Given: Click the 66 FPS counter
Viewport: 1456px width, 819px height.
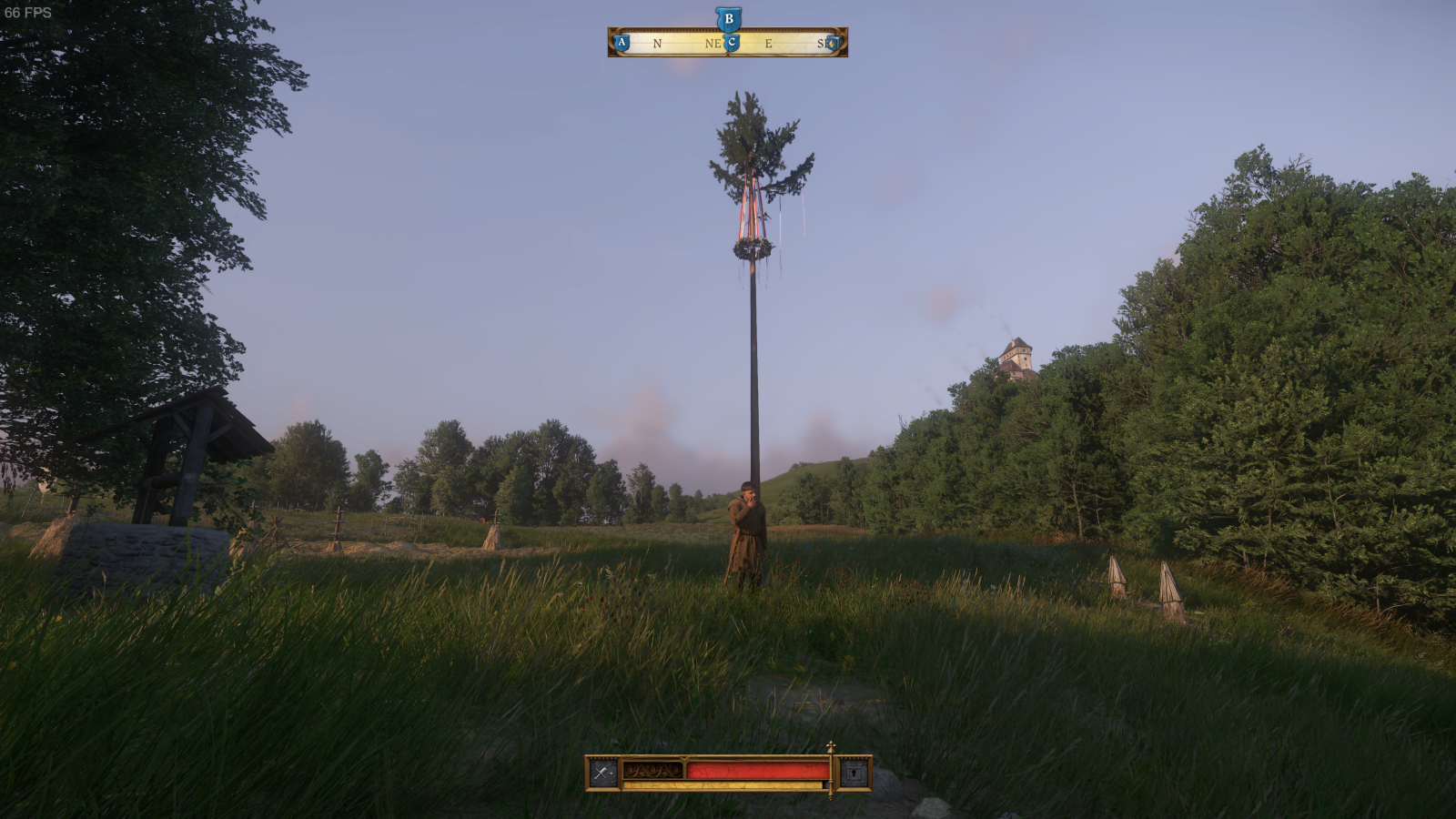Looking at the screenshot, I should pyautogui.click(x=30, y=13).
